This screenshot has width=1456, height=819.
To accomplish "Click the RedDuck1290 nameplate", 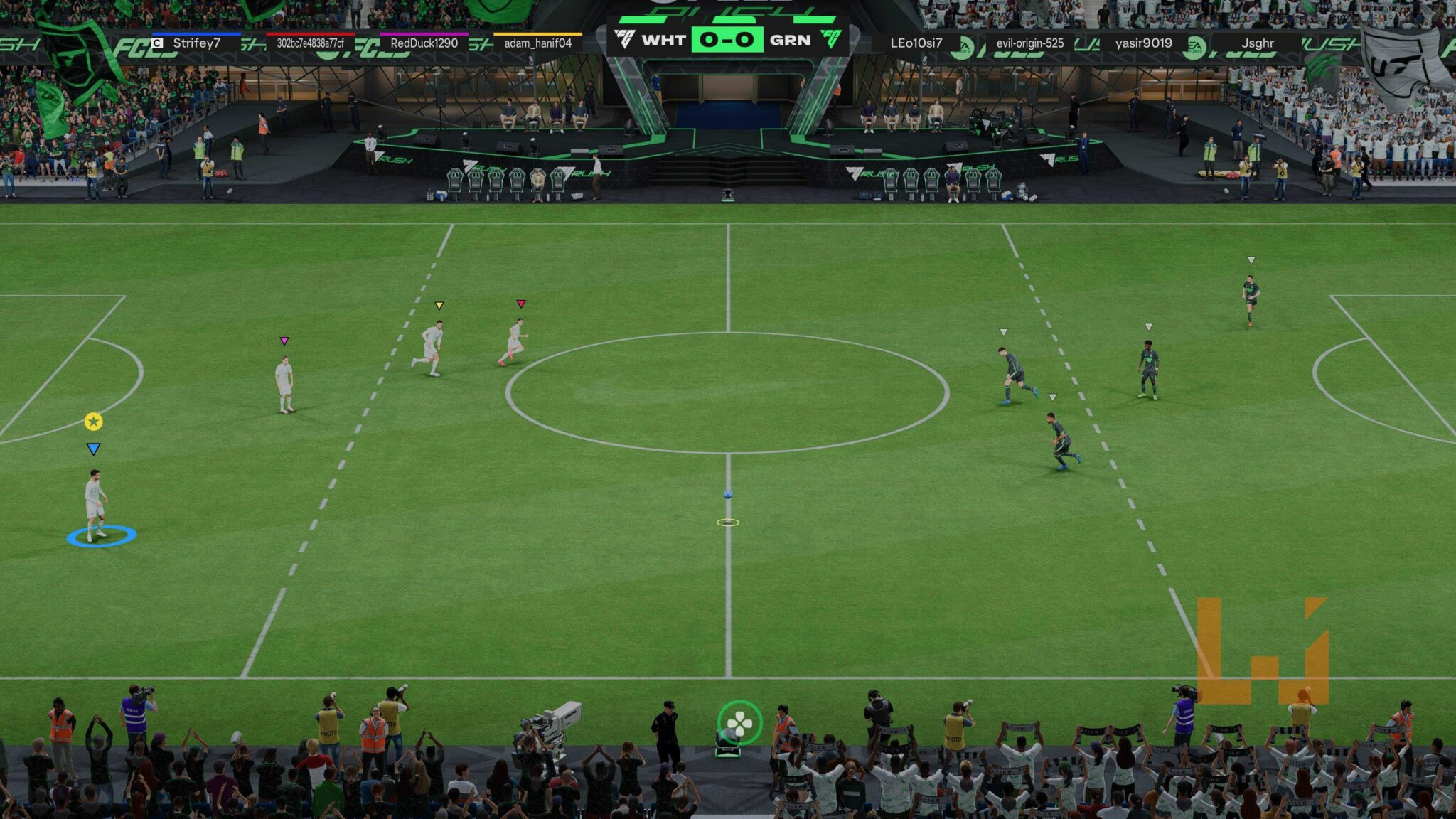I will click(x=423, y=44).
